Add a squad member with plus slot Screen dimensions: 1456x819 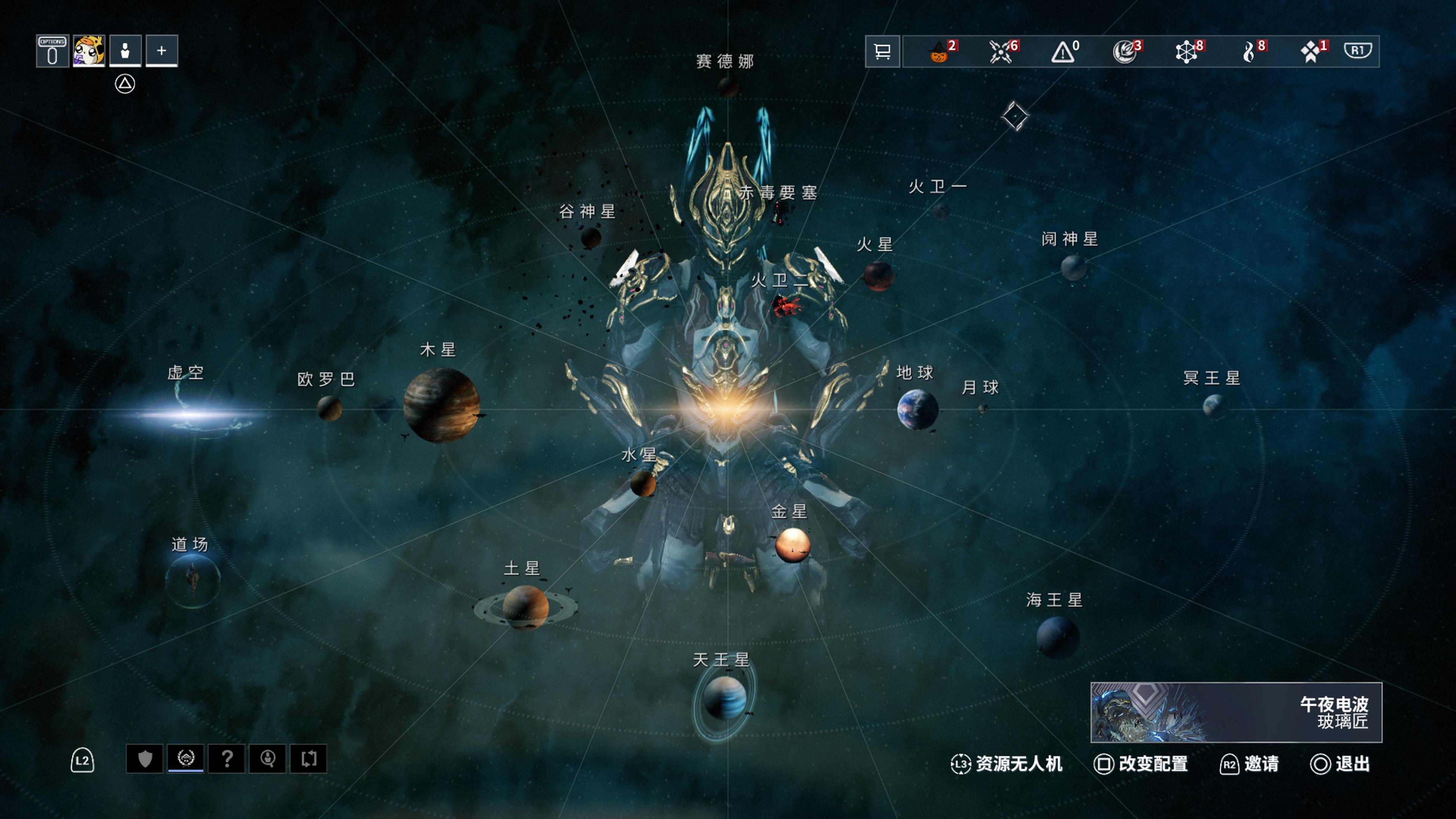pyautogui.click(x=162, y=52)
